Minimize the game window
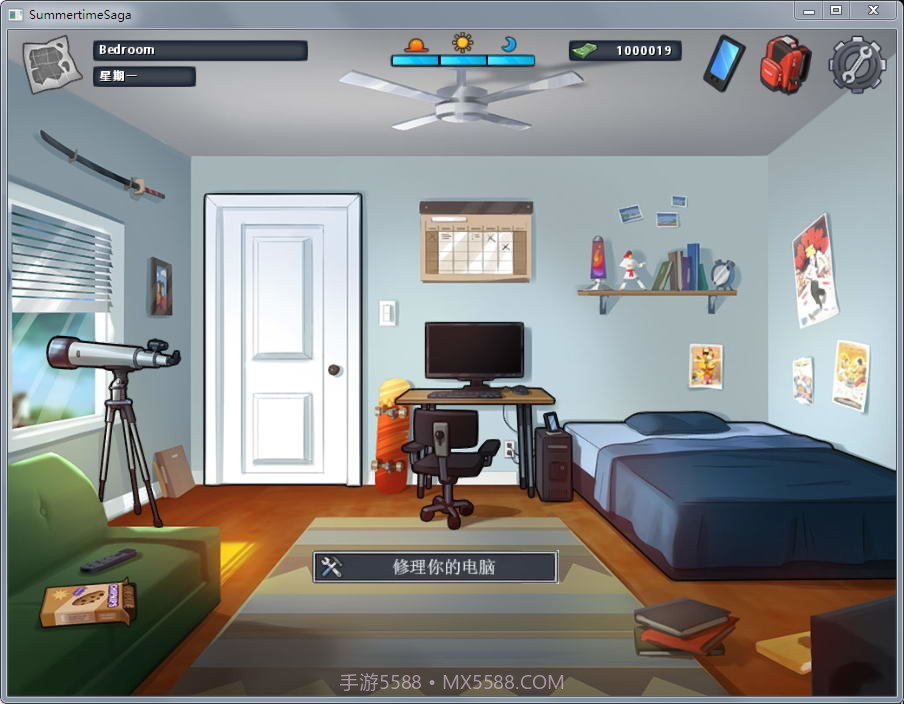Screen dimensions: 904x704 point(808,11)
